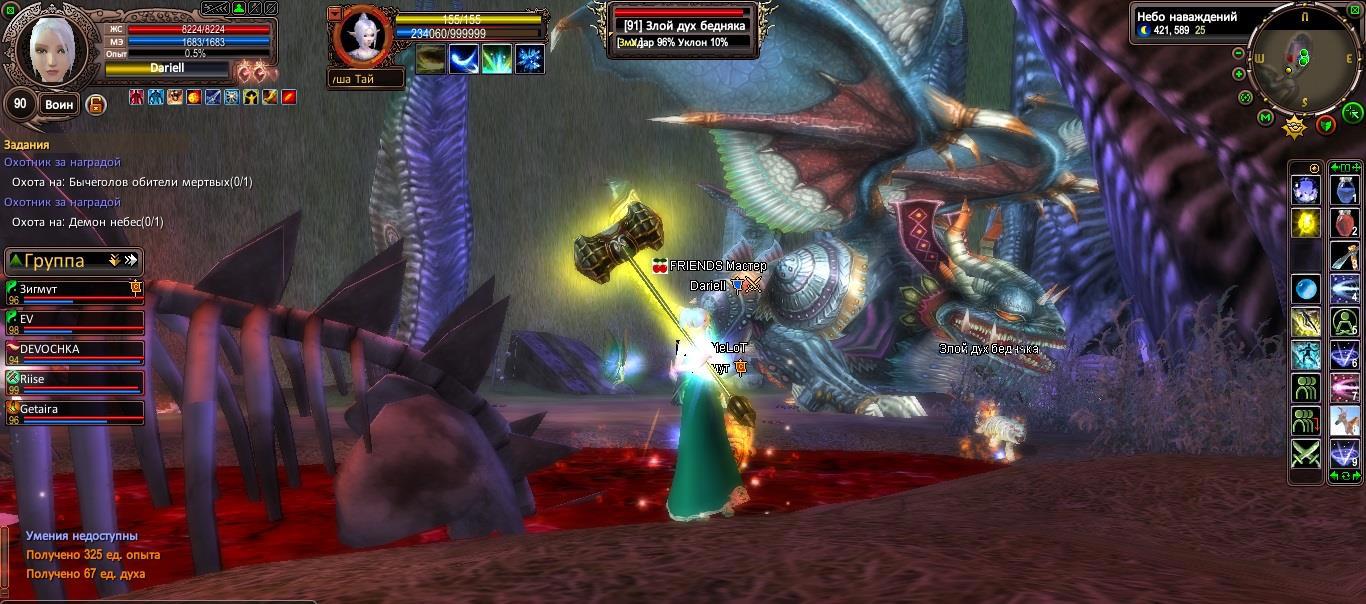Screen dimensions: 1366x604
Task: Activate the crossed swords skill icon
Action: coord(1305,453)
